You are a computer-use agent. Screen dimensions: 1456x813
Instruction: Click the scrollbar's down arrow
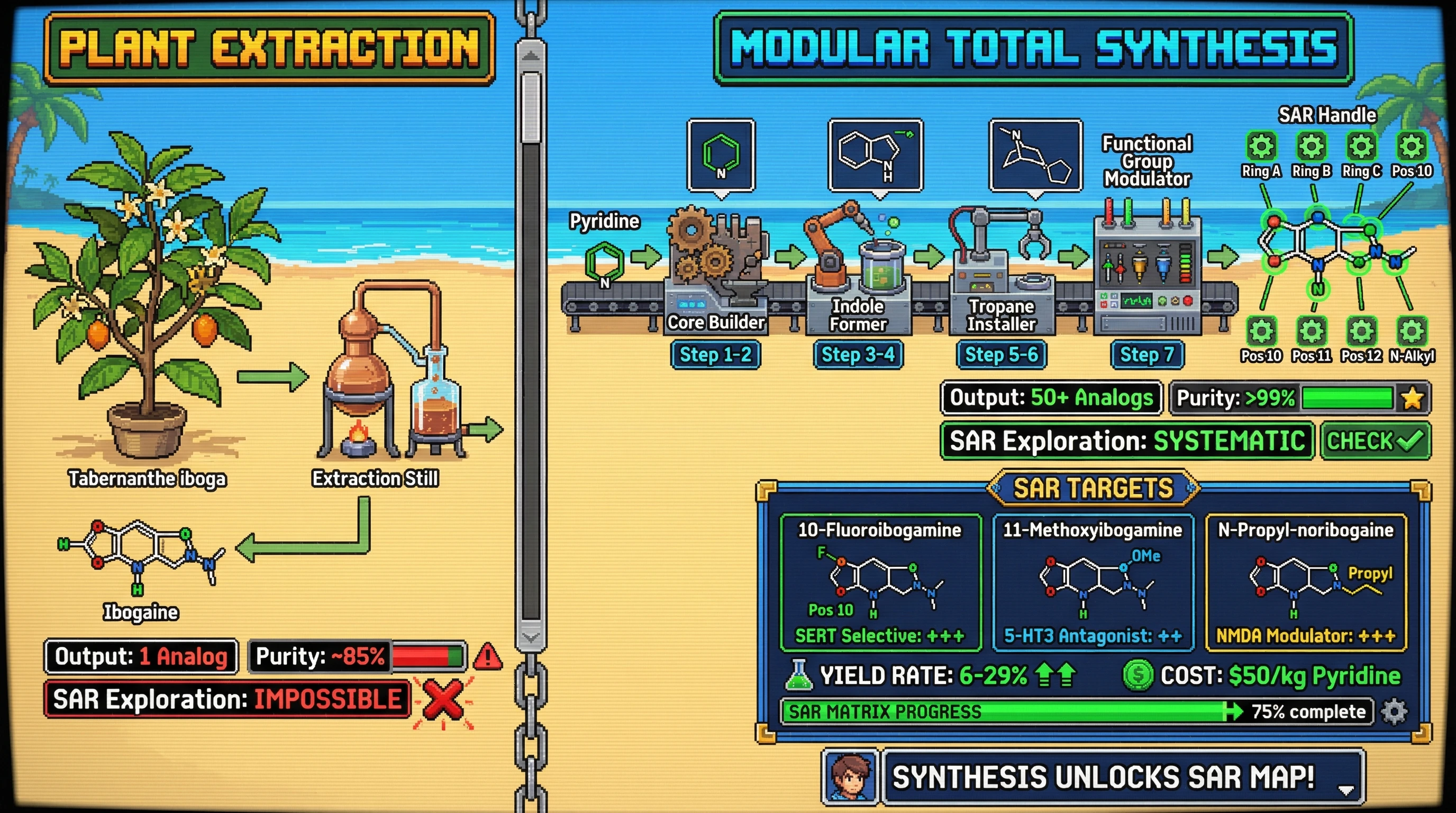pyautogui.click(x=531, y=637)
